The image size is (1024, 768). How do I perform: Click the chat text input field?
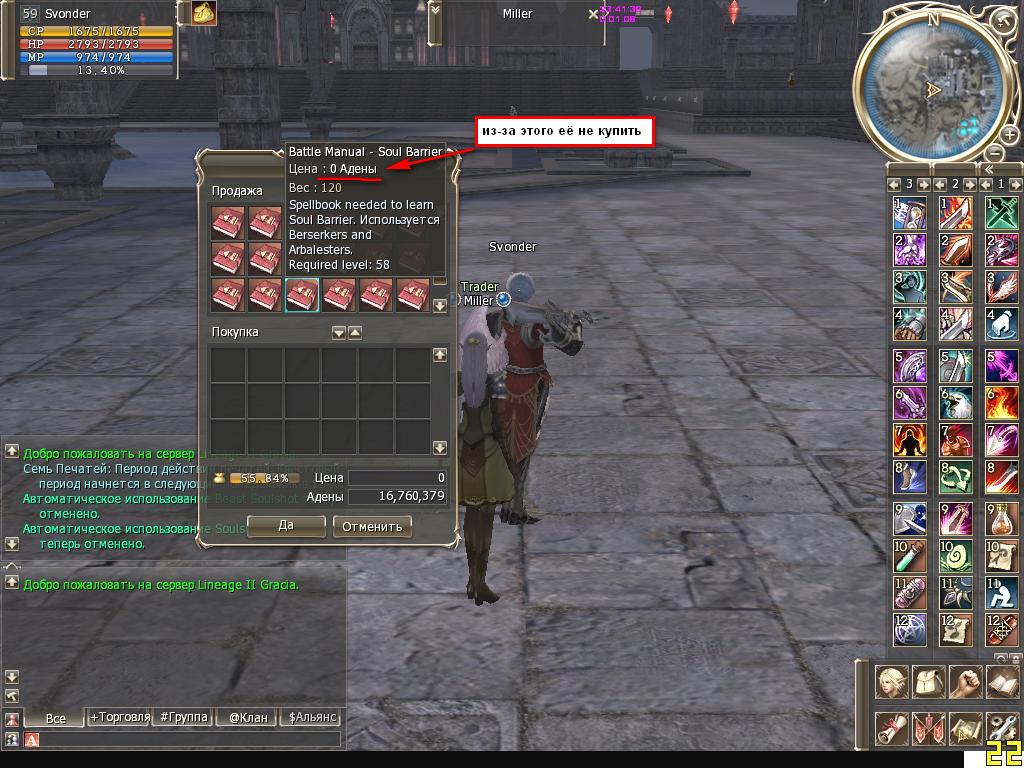tap(190, 740)
